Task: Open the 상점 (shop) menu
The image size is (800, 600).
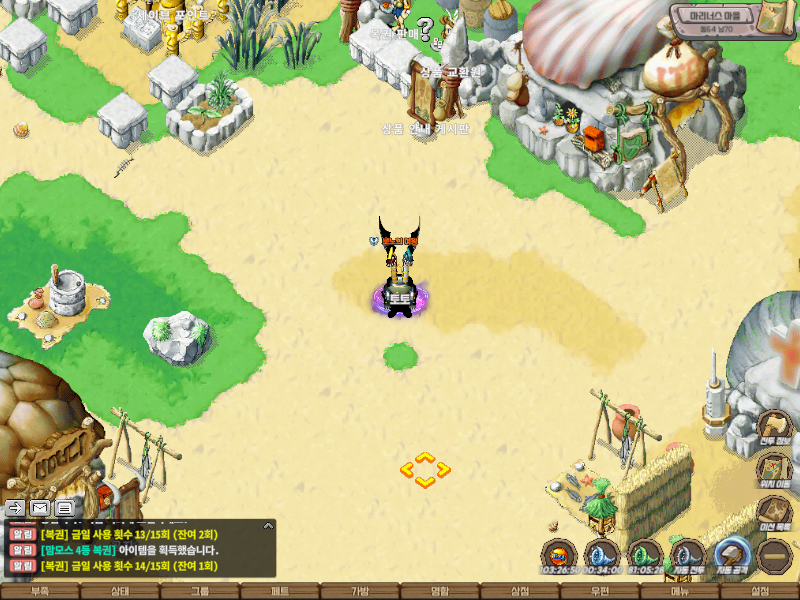Action: tap(520, 592)
